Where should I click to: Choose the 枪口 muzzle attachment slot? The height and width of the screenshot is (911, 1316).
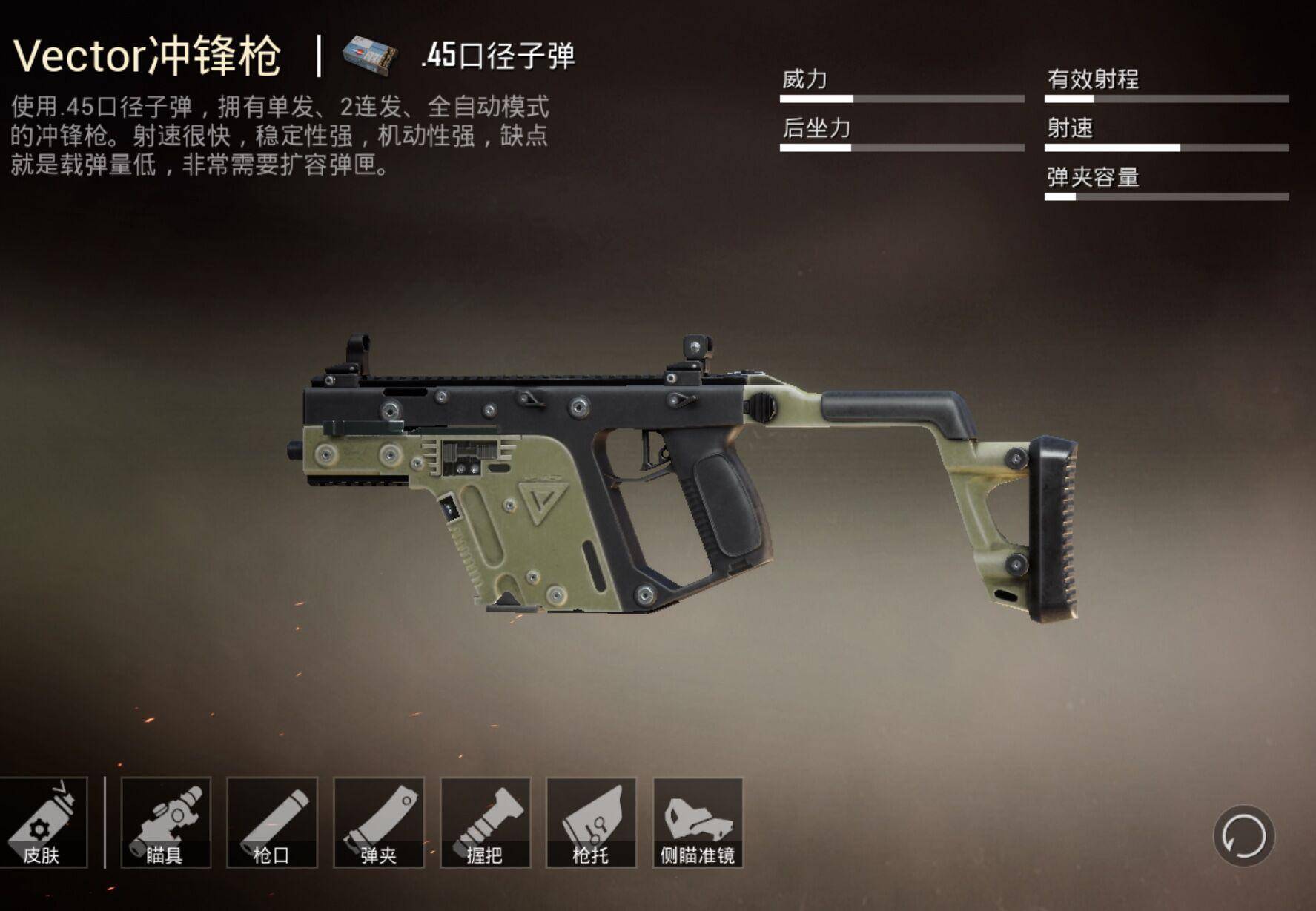pos(272,822)
